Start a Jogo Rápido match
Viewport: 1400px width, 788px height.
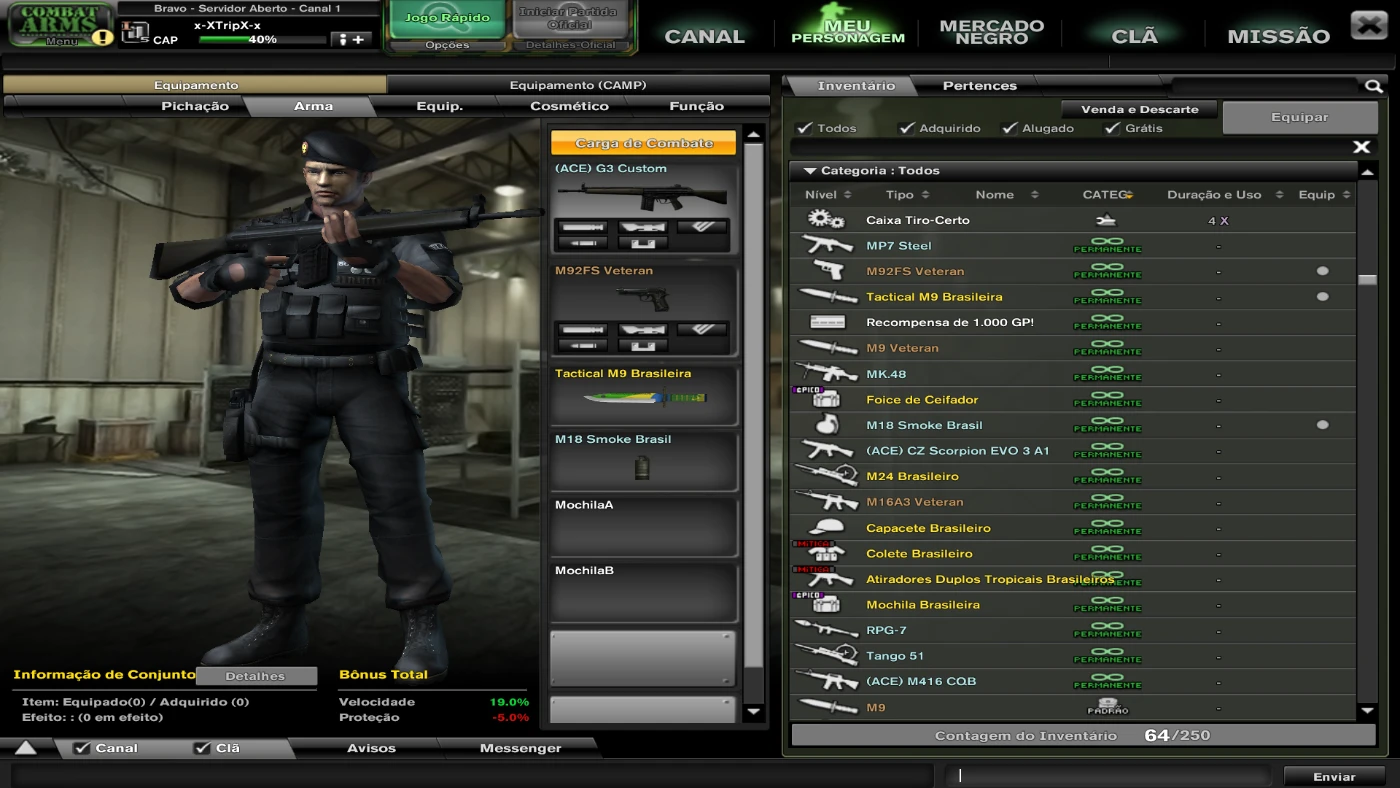point(447,19)
